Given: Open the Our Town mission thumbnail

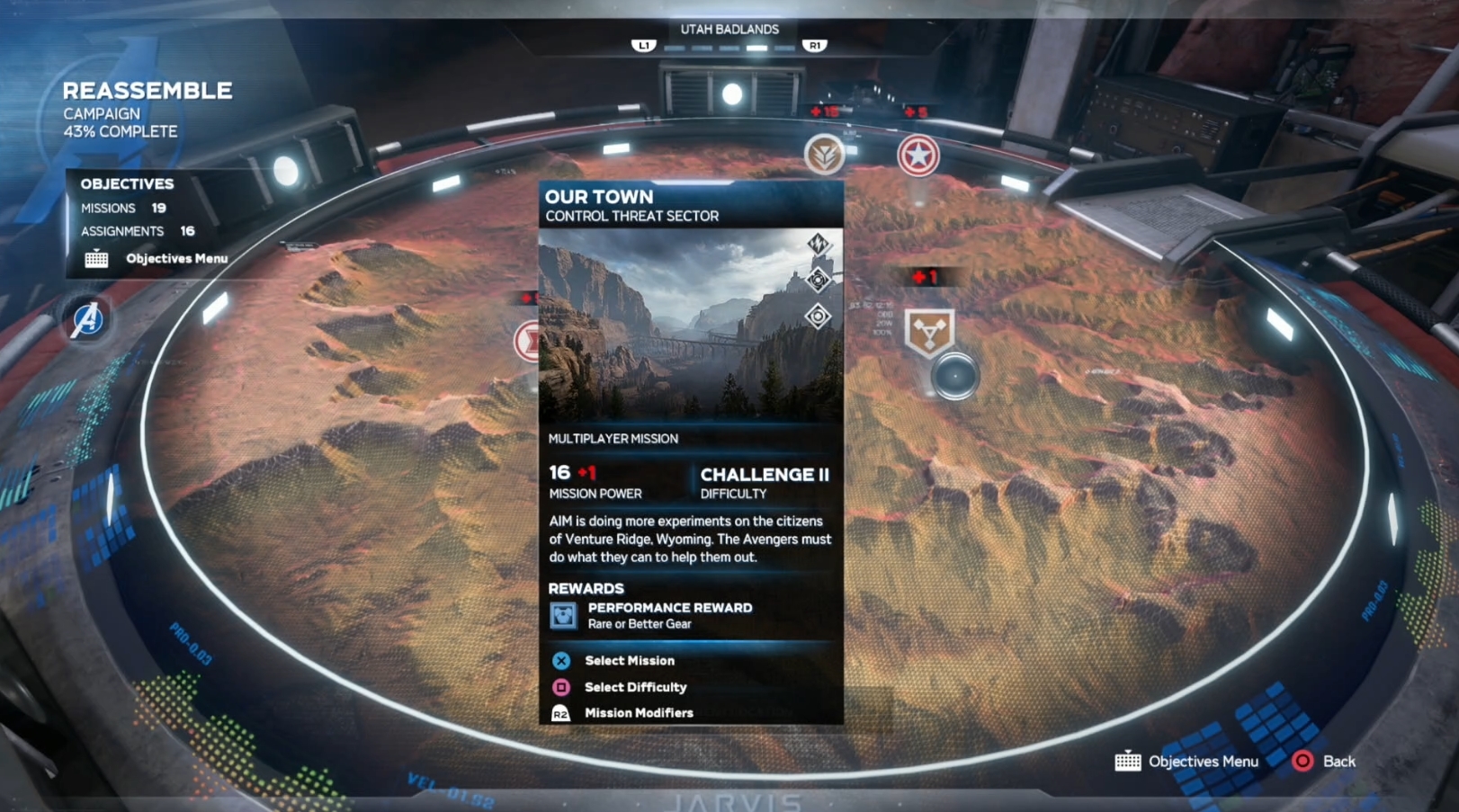Looking at the screenshot, I should click(691, 326).
